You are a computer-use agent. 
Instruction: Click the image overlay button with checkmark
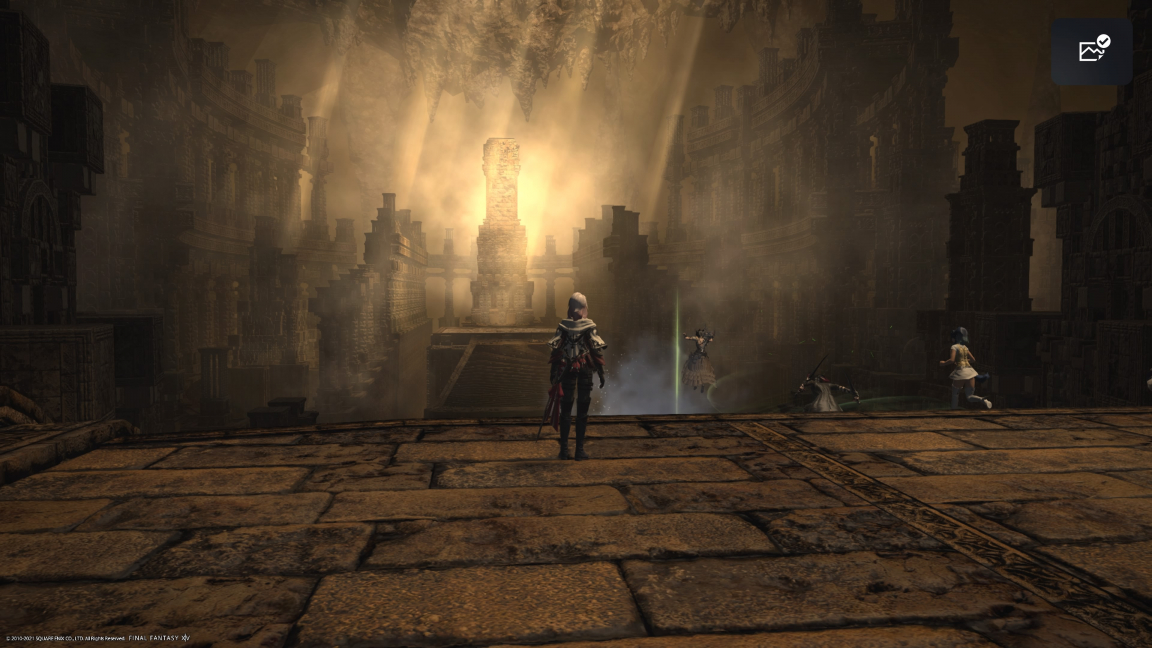pos(1092,51)
